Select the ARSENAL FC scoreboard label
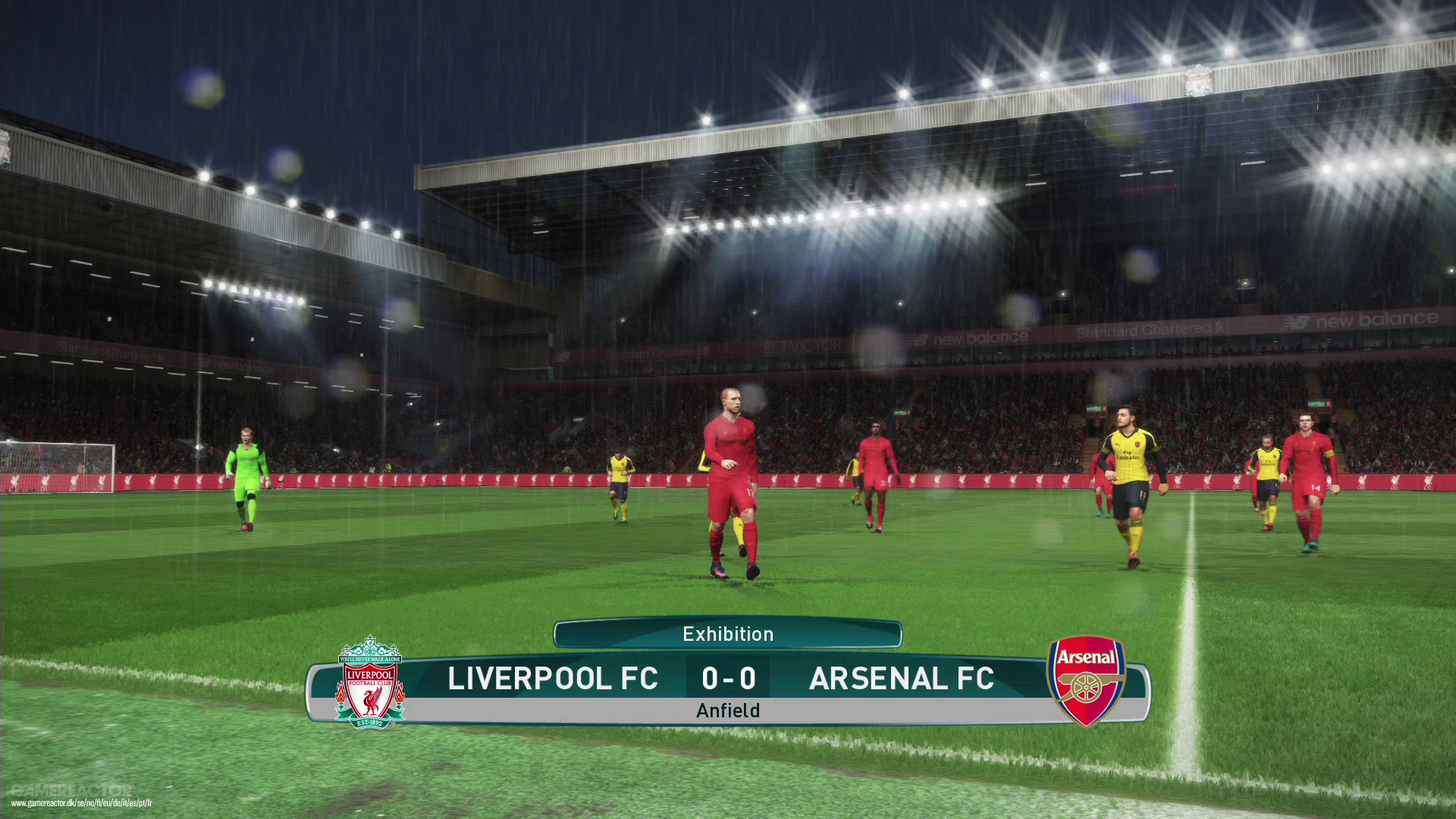This screenshot has width=1456, height=819. tap(902, 679)
